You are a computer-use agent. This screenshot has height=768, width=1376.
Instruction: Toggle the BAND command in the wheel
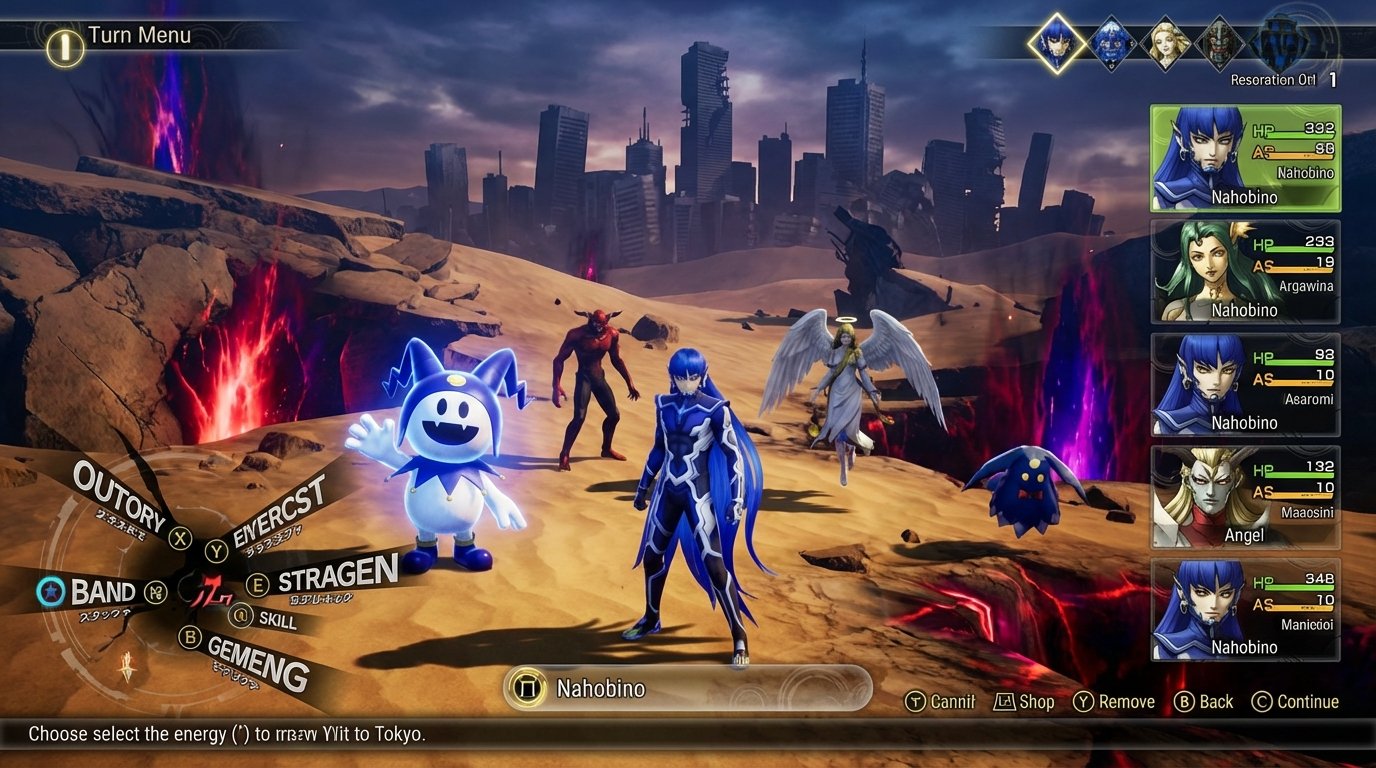click(103, 592)
